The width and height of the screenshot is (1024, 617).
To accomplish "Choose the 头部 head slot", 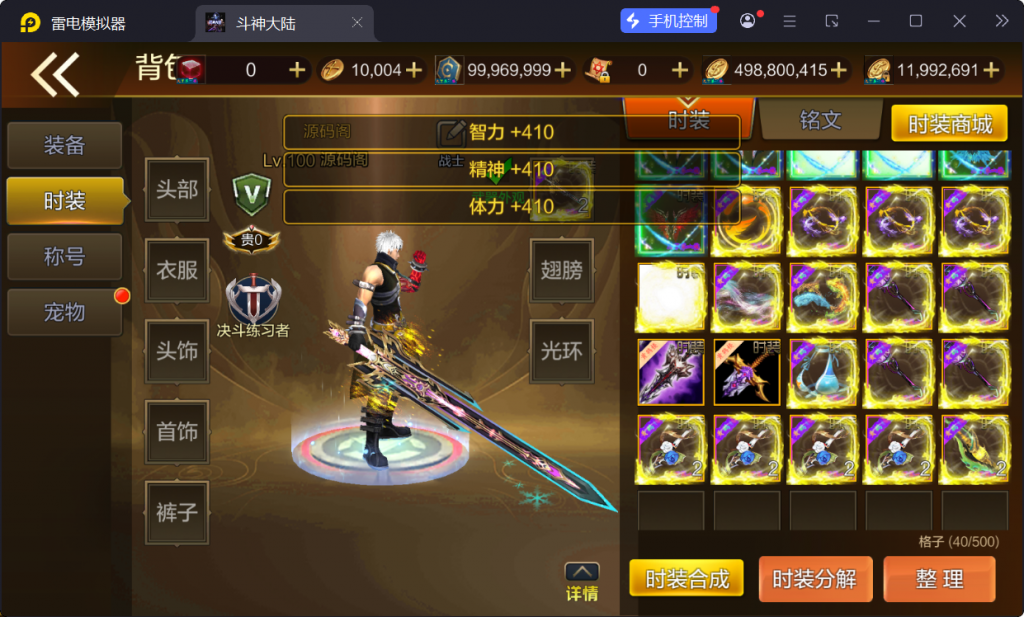I will tap(177, 190).
